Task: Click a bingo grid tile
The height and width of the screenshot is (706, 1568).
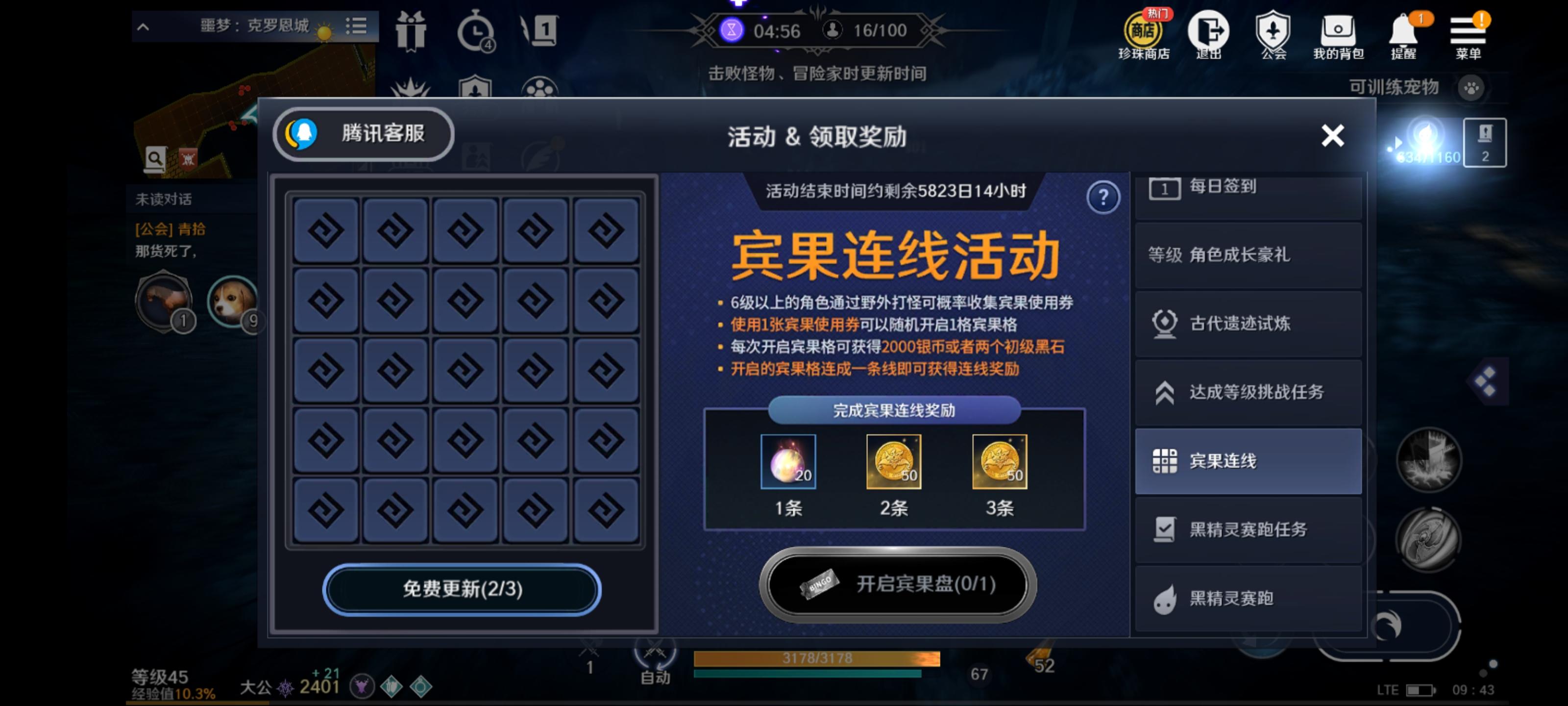Action: [x=465, y=370]
